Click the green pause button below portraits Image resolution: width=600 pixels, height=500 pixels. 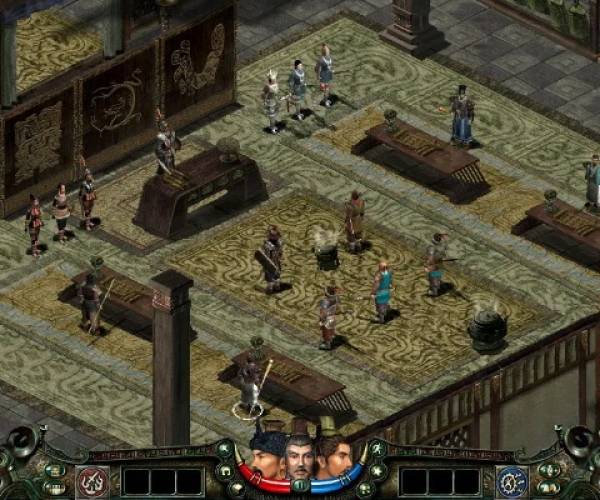point(300,486)
